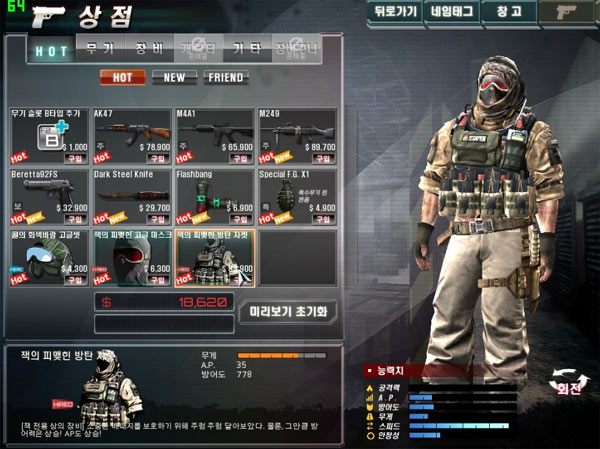
Task: Switch to the 무기 weapons tab
Action: coord(99,48)
